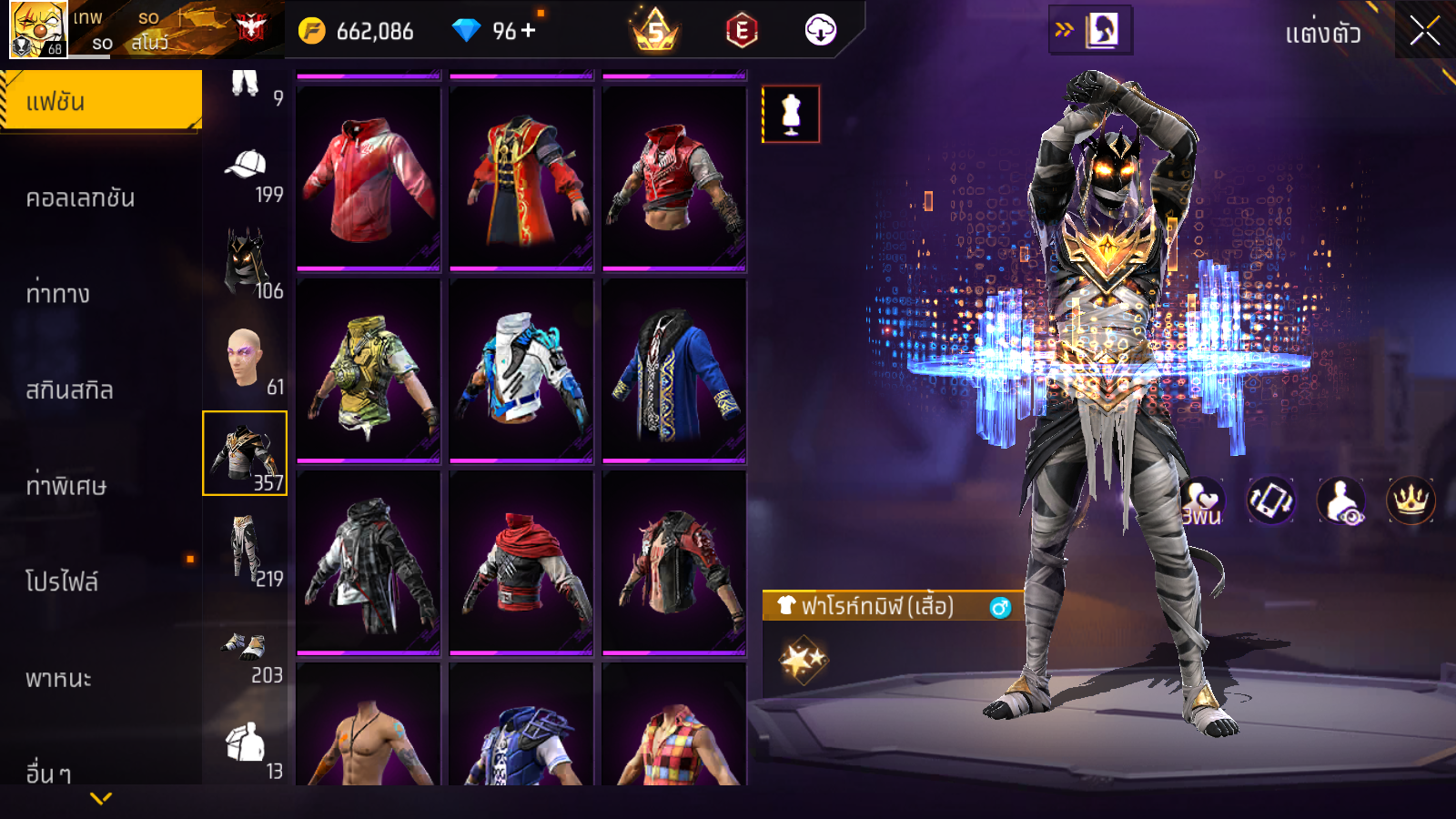Image resolution: width=1456 pixels, height=819 pixels.
Task: Pick the blue robe with gold trim
Action: pos(674,371)
